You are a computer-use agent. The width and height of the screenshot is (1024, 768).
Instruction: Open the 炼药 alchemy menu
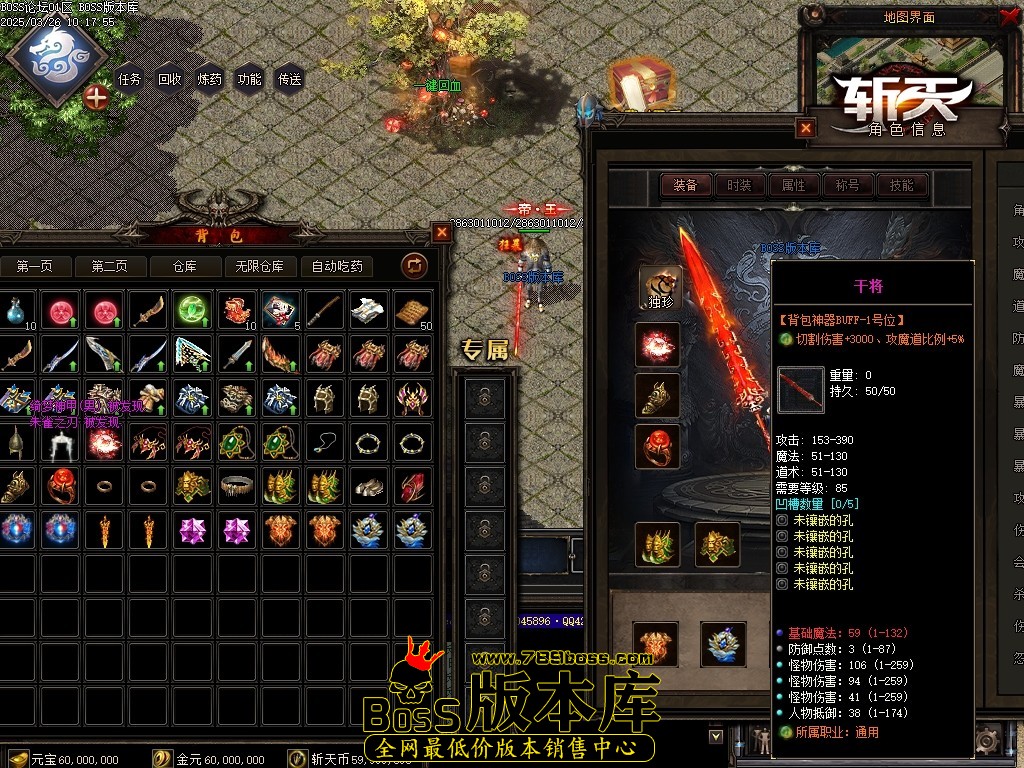click(210, 79)
